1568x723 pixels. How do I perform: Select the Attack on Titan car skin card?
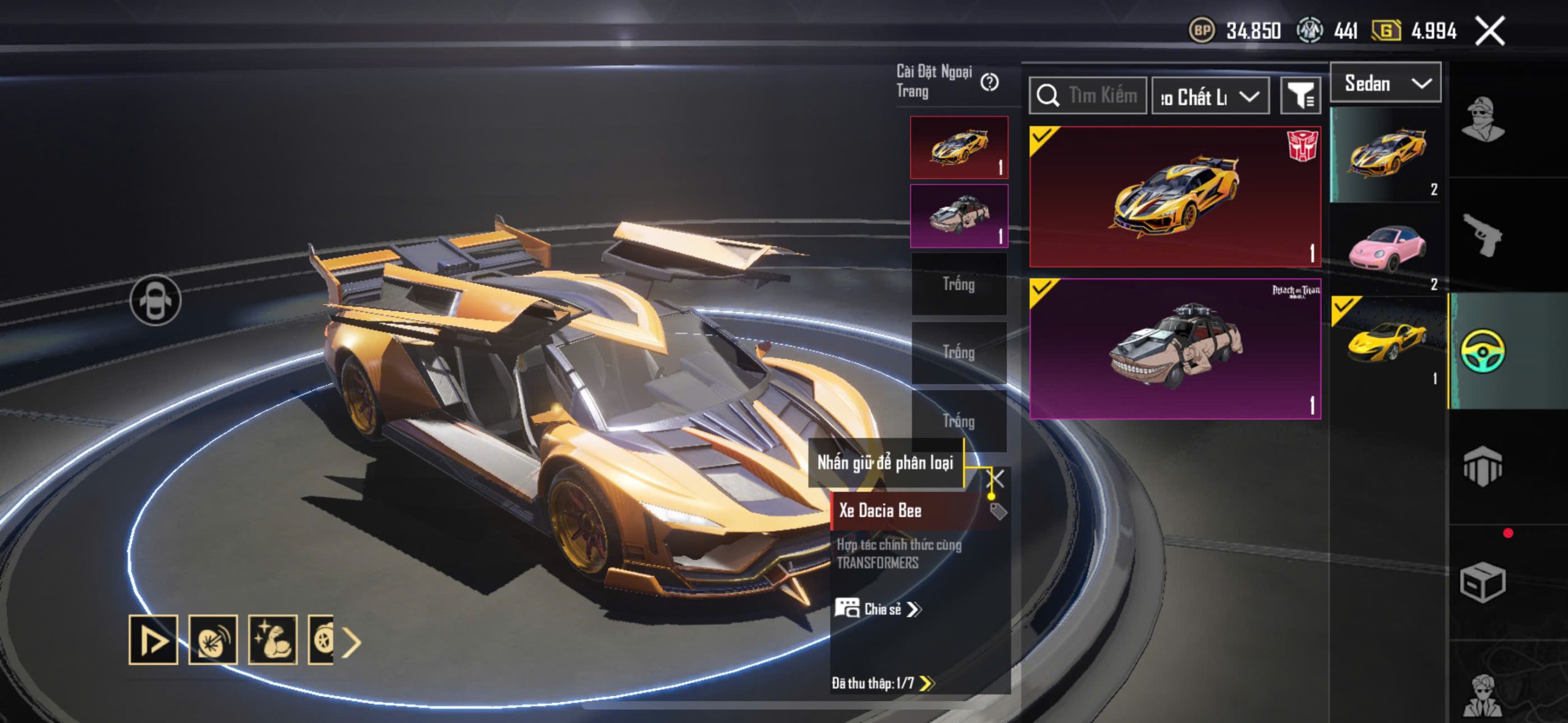[1175, 349]
